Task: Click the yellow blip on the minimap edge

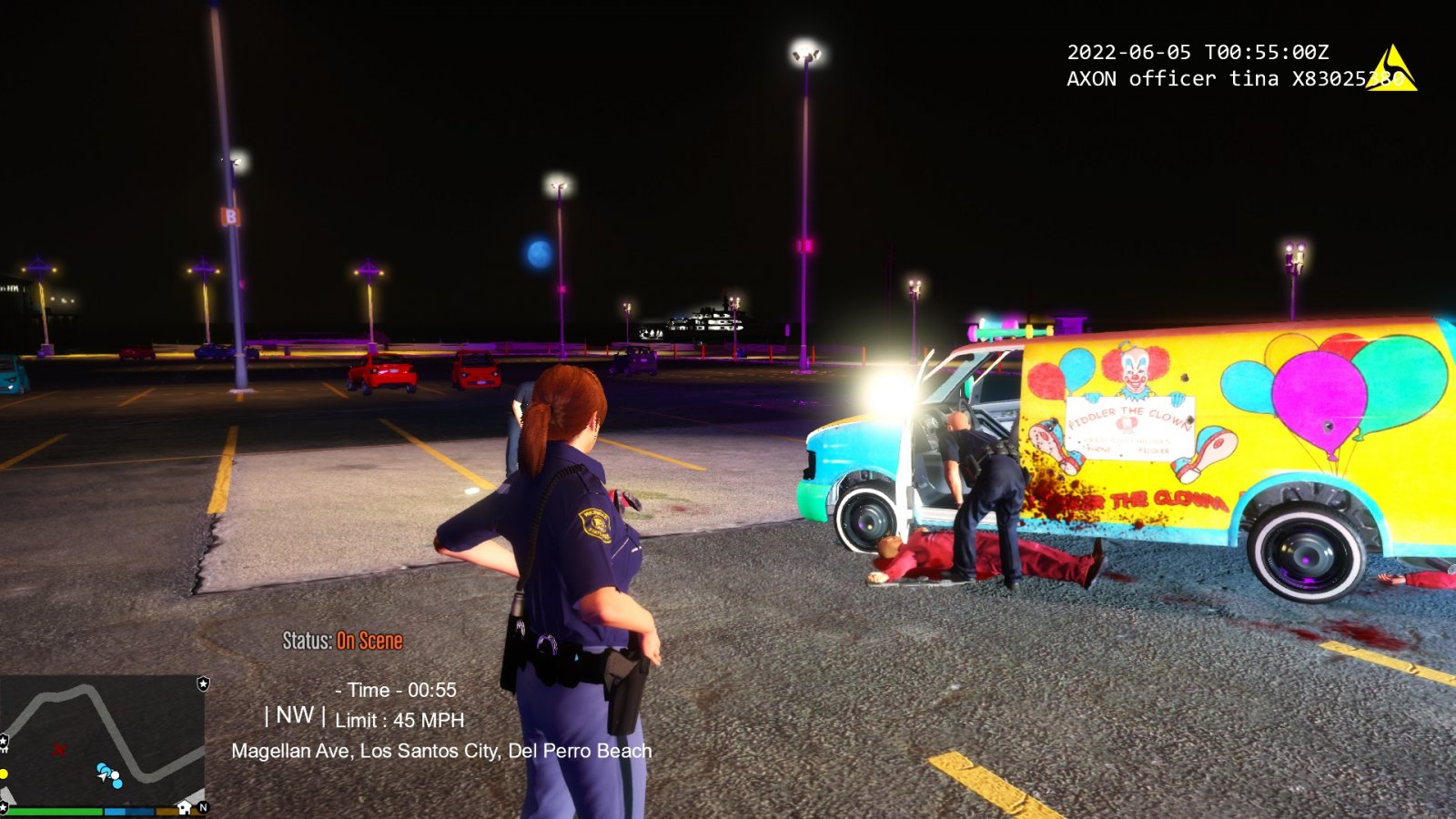Action: (5, 773)
